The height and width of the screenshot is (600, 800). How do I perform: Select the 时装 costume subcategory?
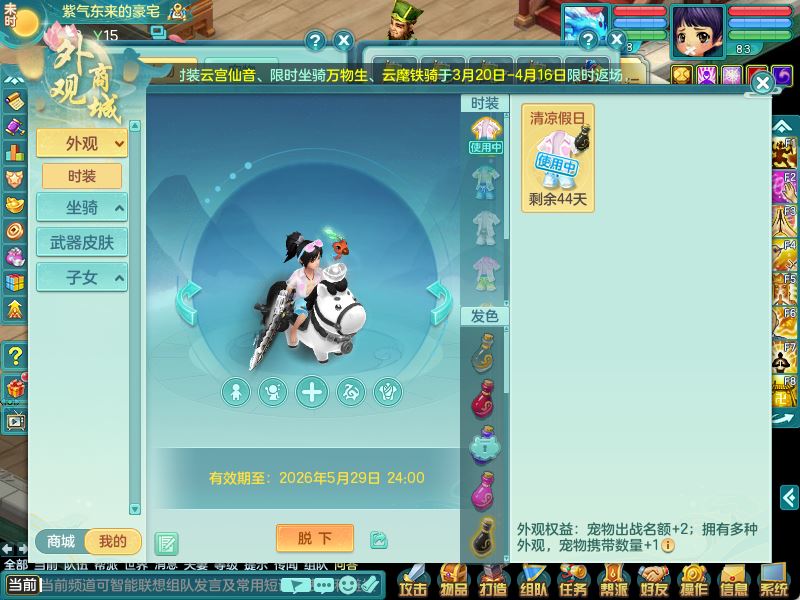[x=82, y=176]
